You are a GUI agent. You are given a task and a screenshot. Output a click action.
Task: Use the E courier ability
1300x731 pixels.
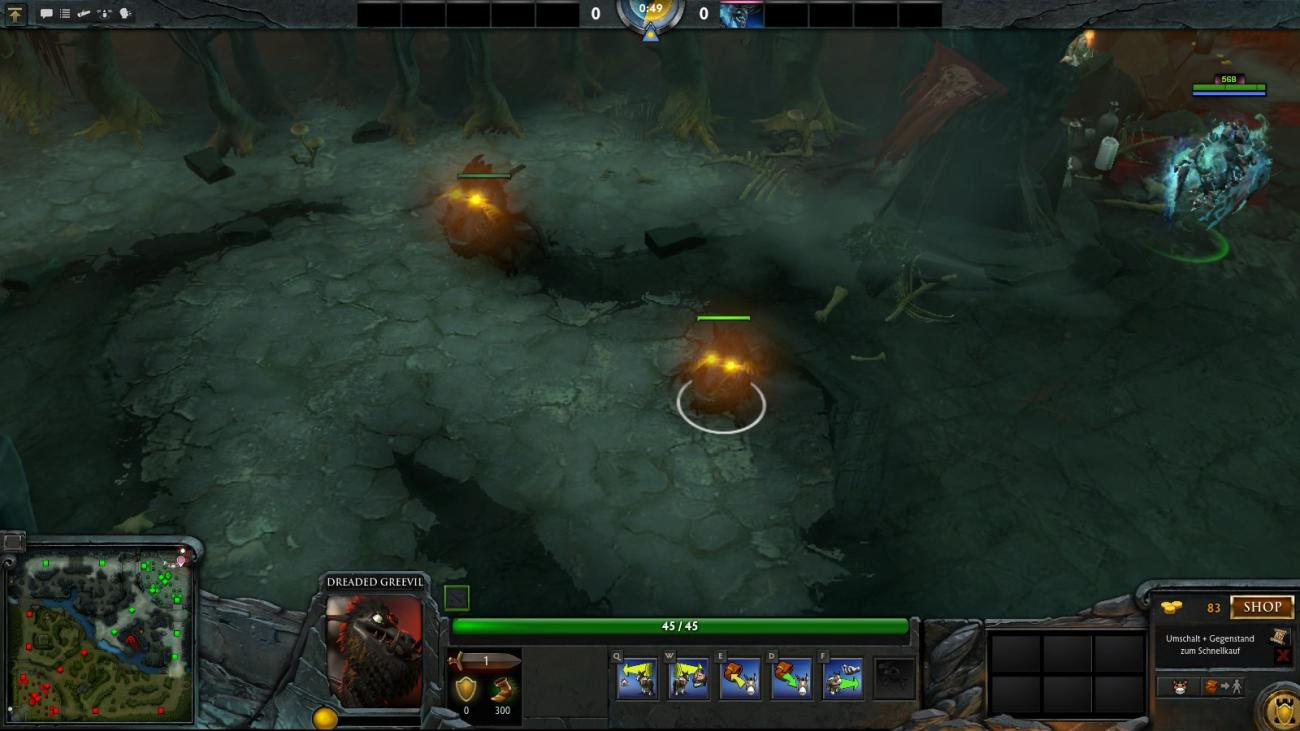coord(740,678)
